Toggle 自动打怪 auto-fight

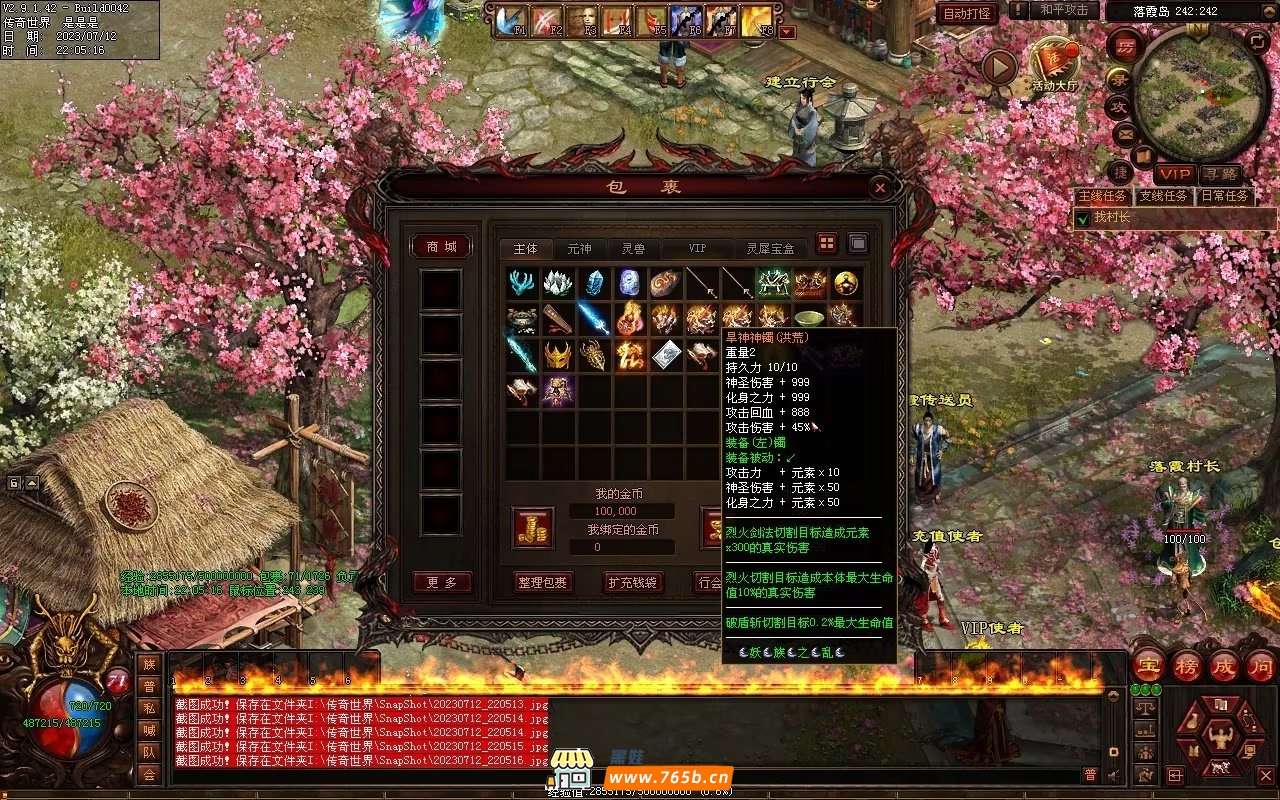(x=967, y=13)
